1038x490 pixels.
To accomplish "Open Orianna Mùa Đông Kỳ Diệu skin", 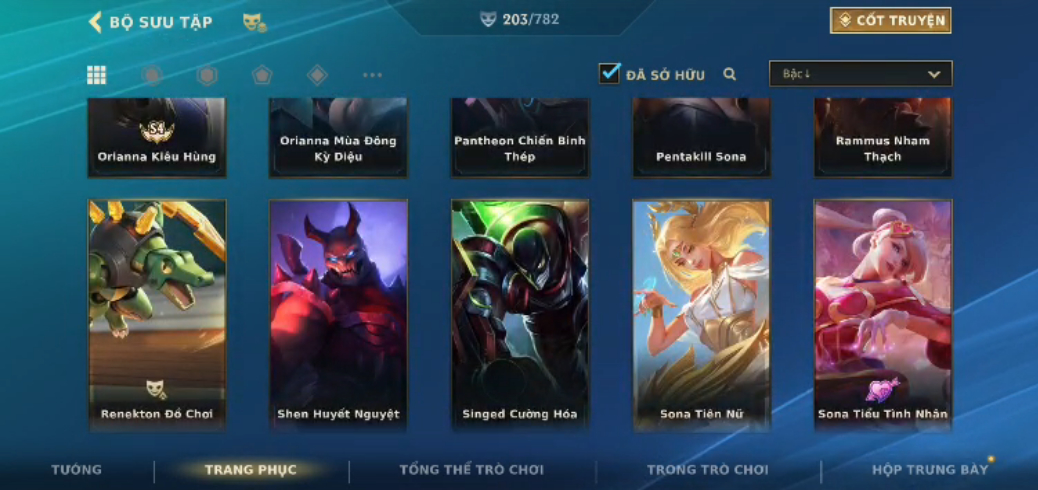I will [x=338, y=138].
